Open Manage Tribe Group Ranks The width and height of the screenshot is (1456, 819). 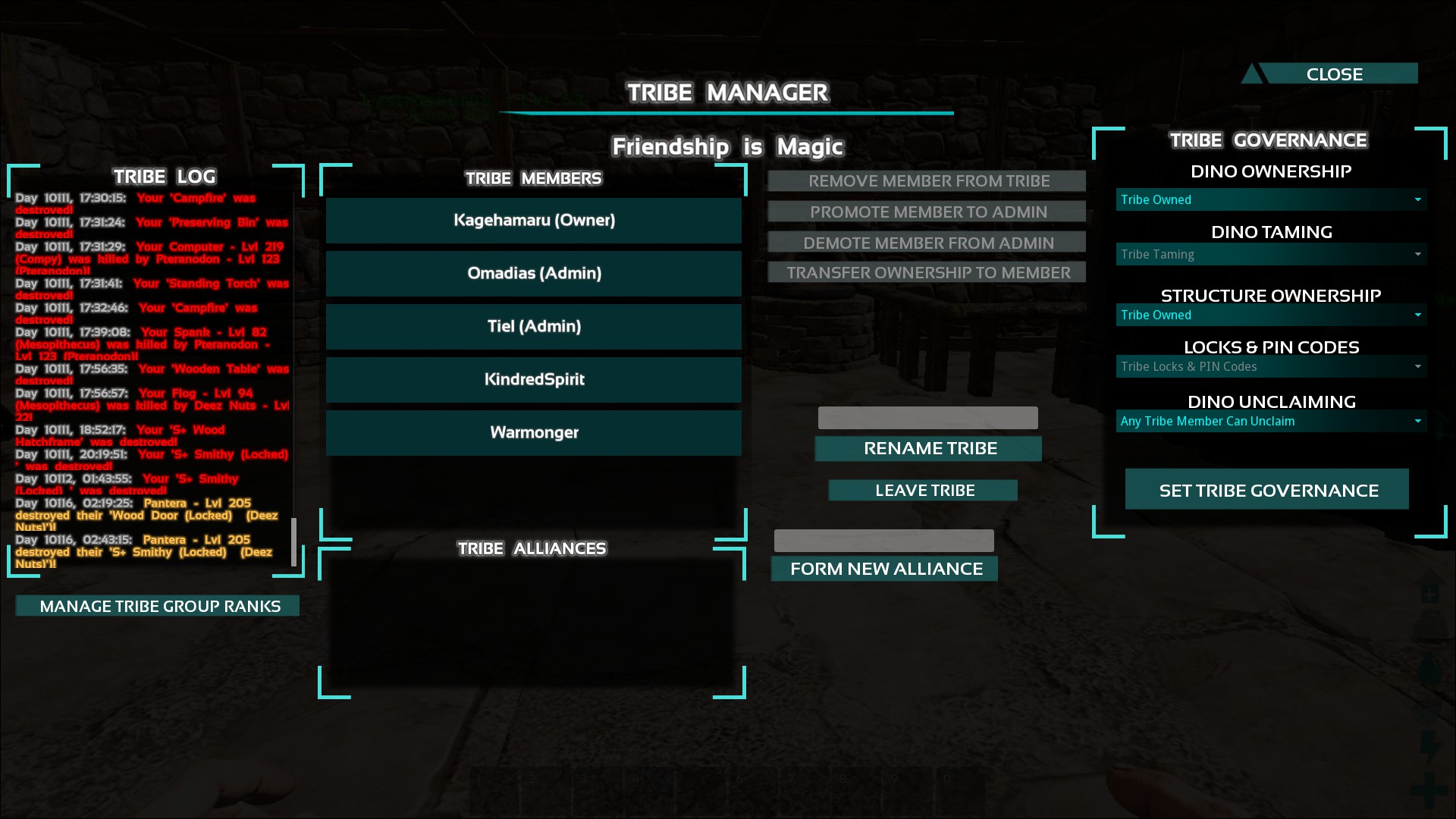(158, 606)
